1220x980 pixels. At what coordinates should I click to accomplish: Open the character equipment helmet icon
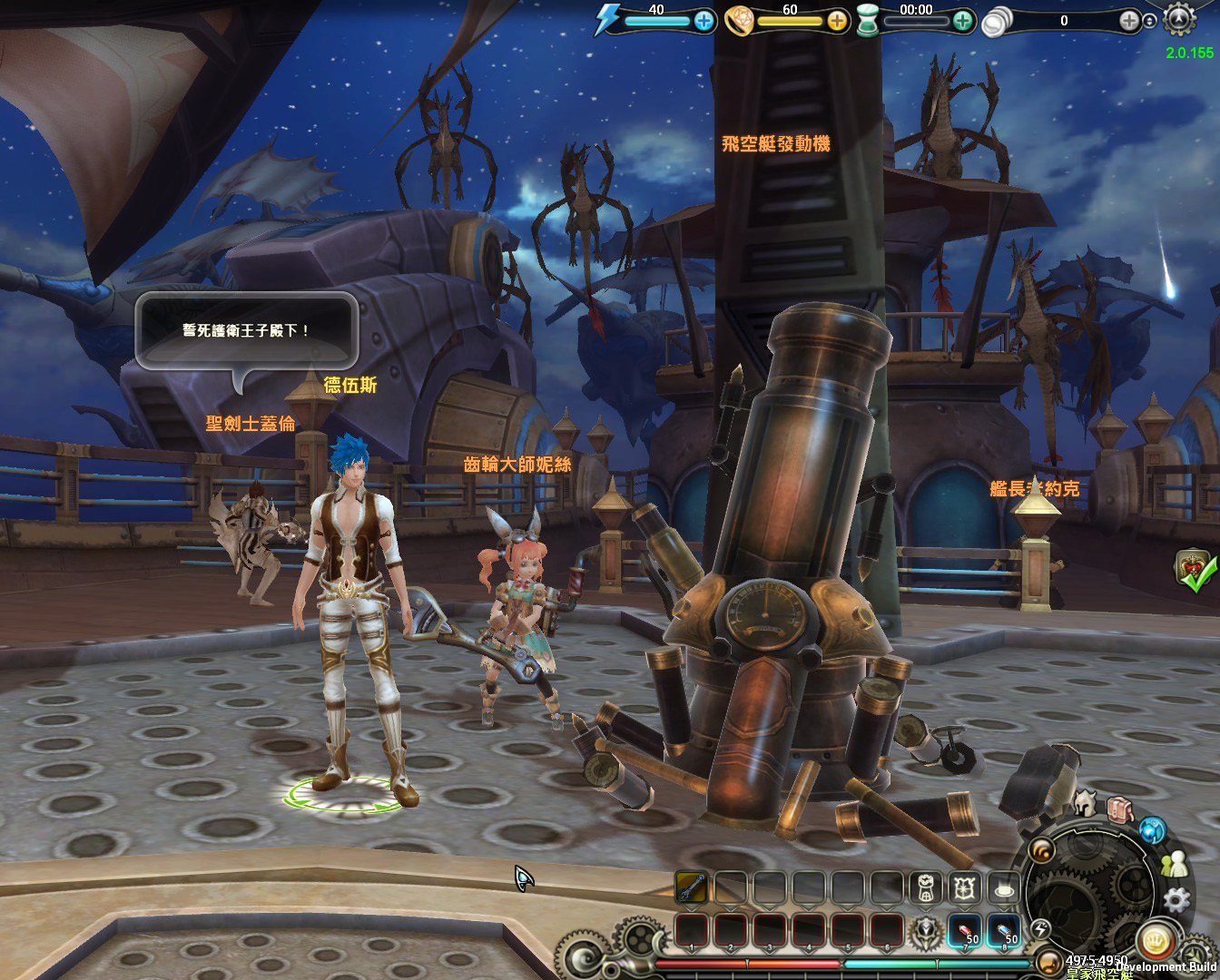[x=1084, y=802]
